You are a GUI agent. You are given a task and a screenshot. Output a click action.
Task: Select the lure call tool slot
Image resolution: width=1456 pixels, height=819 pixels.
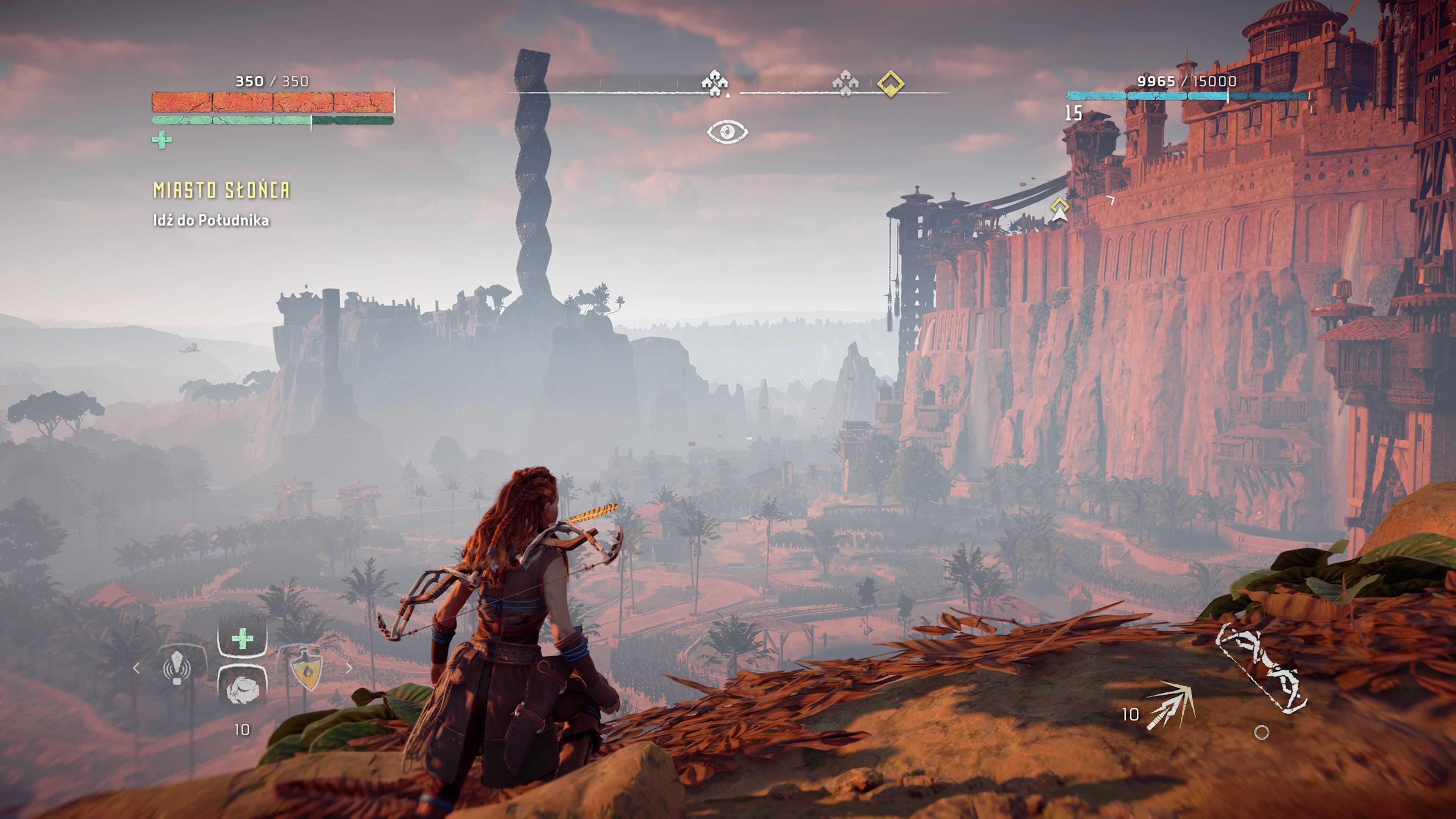(177, 668)
